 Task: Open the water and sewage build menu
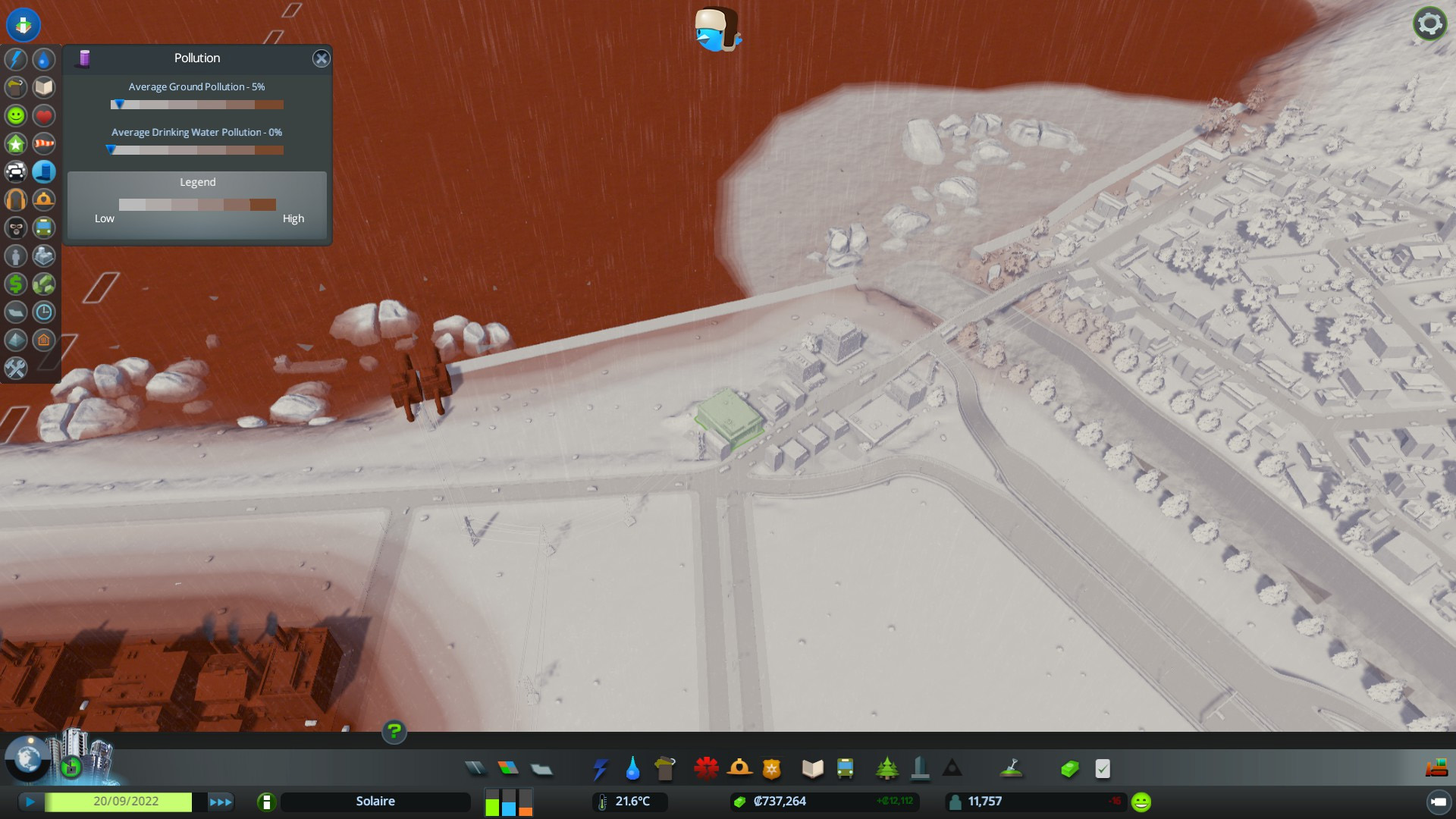click(632, 769)
